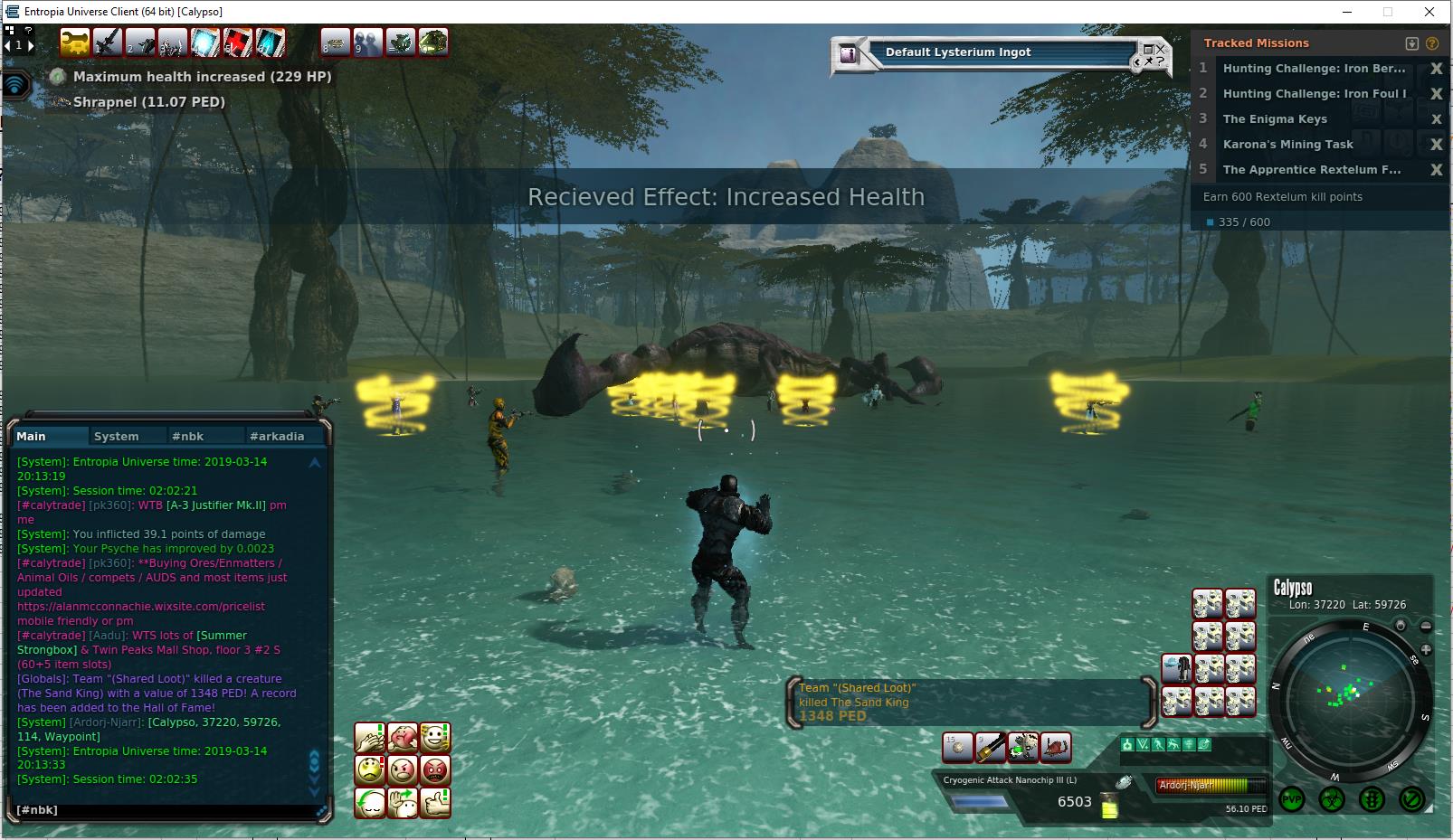Select the #arkadia chat channel tab

point(277,436)
